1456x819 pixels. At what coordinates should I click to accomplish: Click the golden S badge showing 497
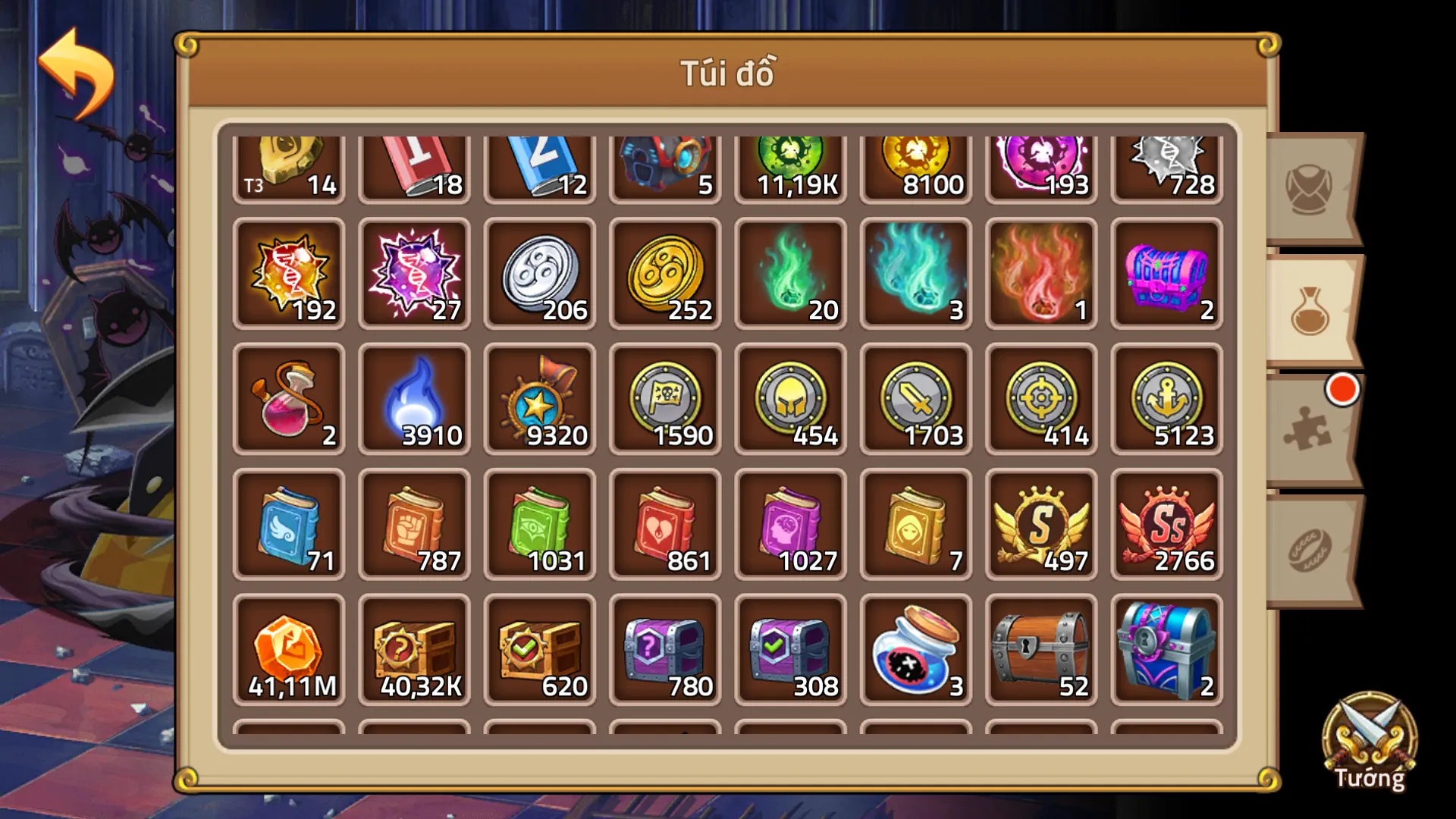point(1040,523)
